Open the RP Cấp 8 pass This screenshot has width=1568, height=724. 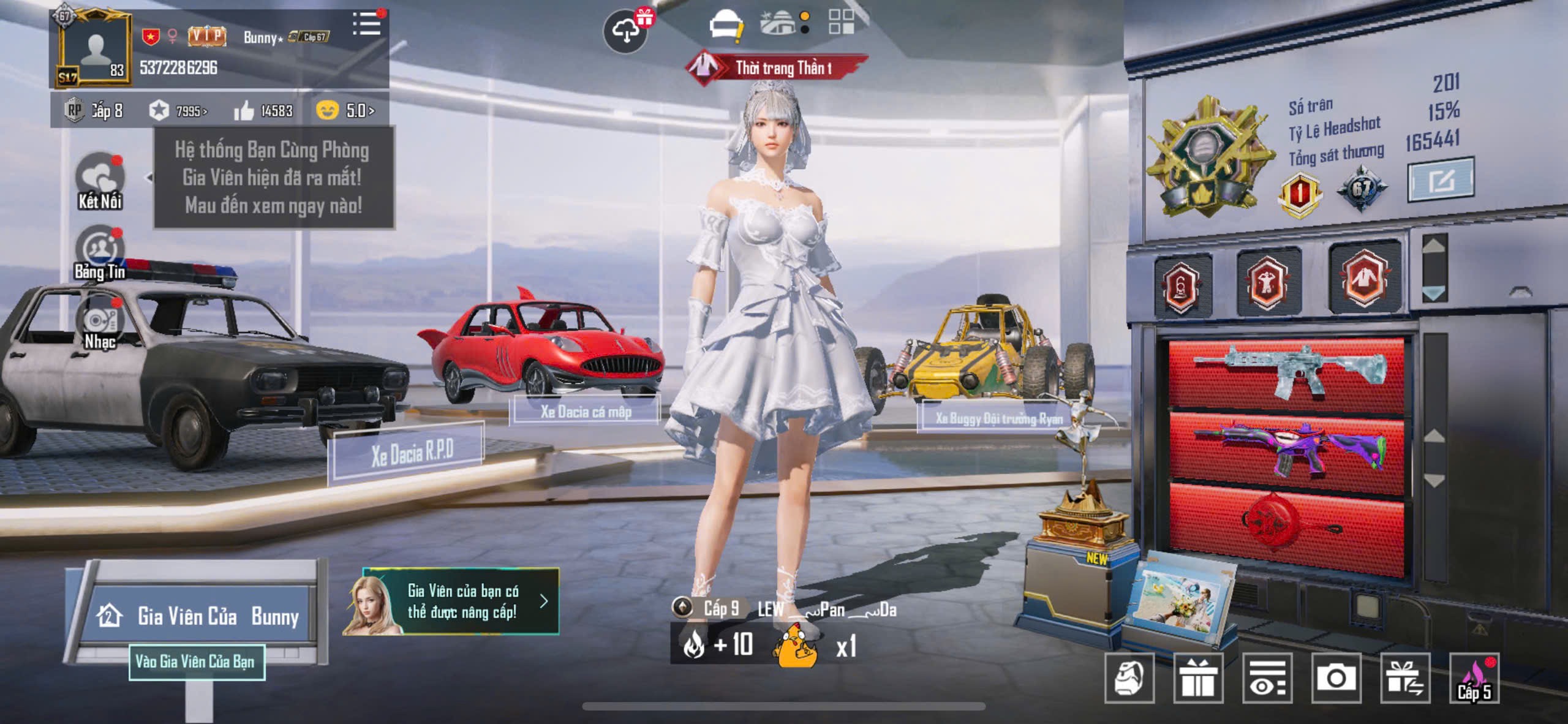[94, 111]
